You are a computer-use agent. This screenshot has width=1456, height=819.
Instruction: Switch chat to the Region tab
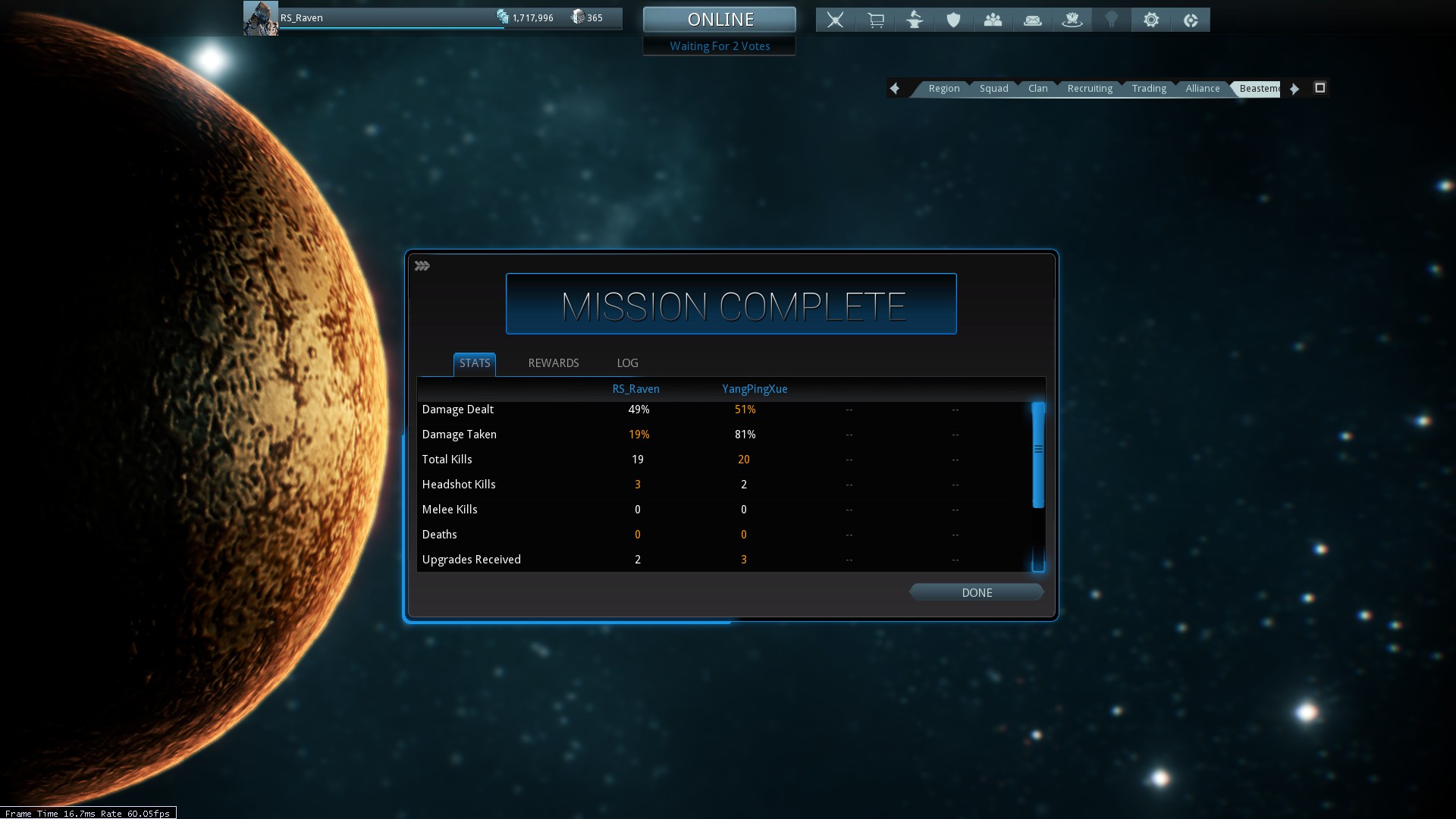coord(943,89)
